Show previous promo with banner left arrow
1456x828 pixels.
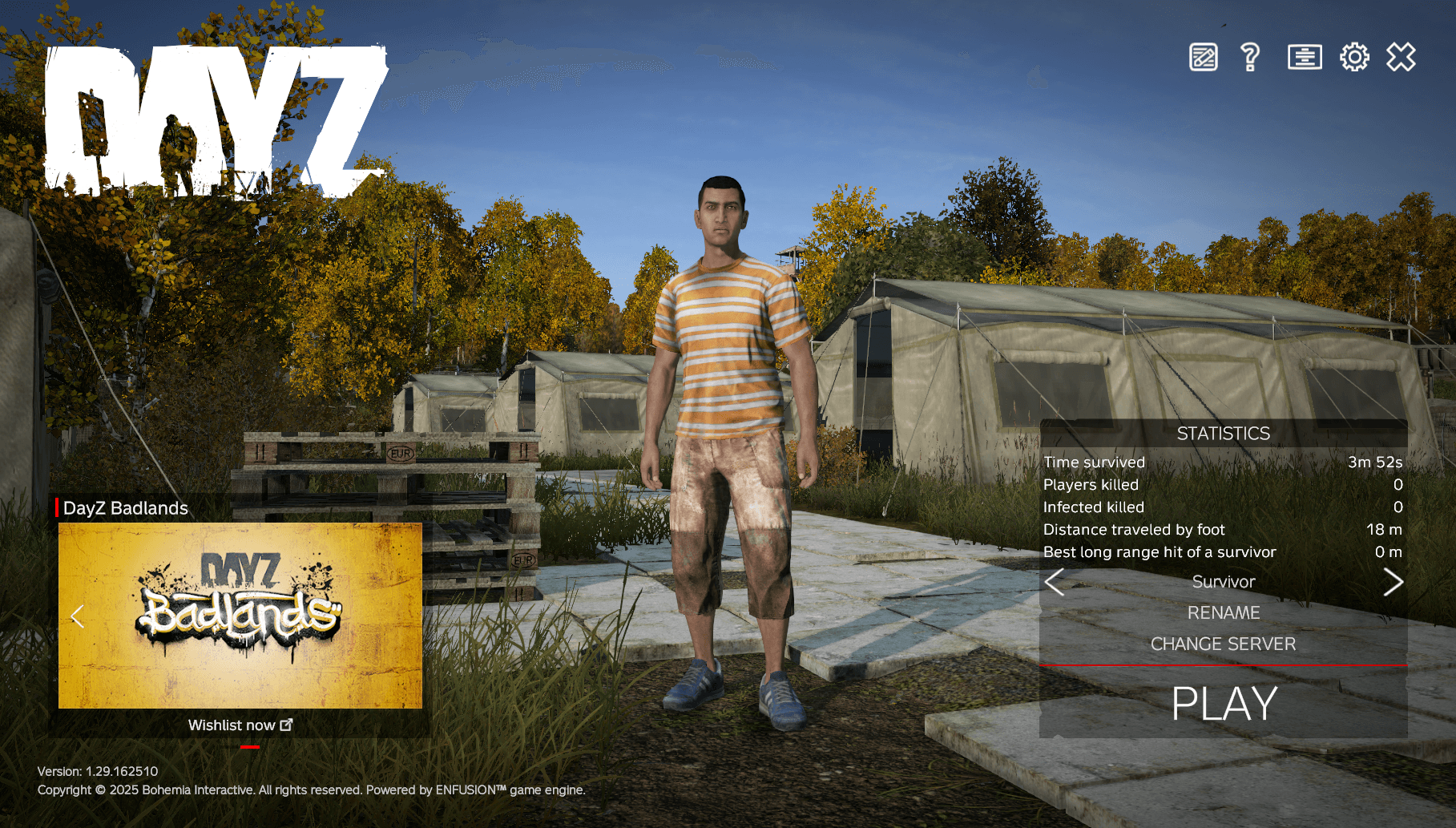click(x=78, y=617)
